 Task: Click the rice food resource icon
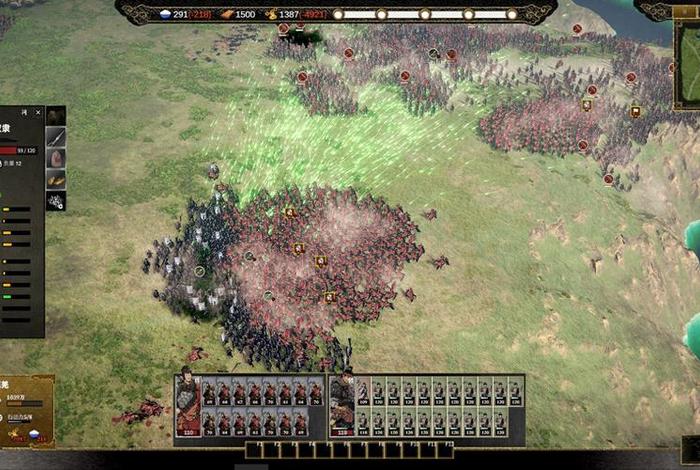(x=166, y=14)
